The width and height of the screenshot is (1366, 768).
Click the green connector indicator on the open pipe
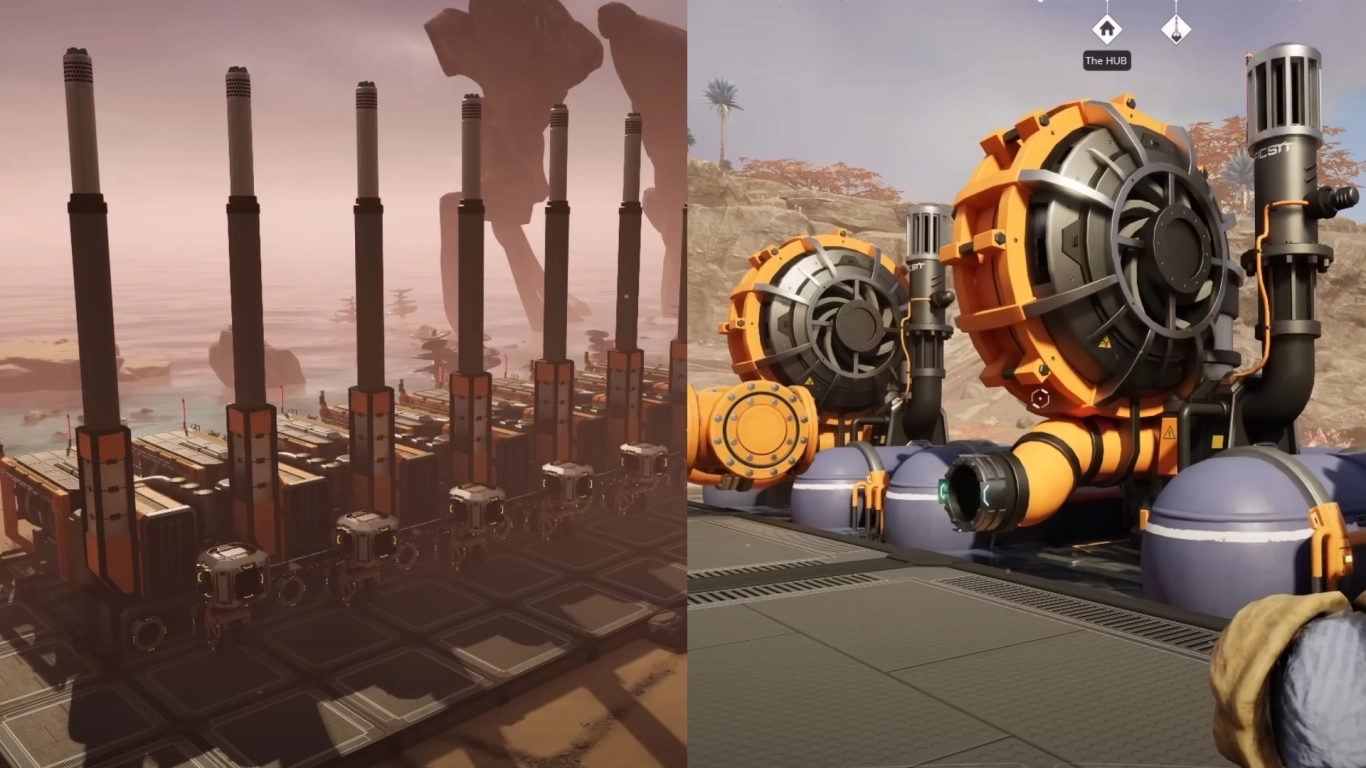tap(944, 491)
